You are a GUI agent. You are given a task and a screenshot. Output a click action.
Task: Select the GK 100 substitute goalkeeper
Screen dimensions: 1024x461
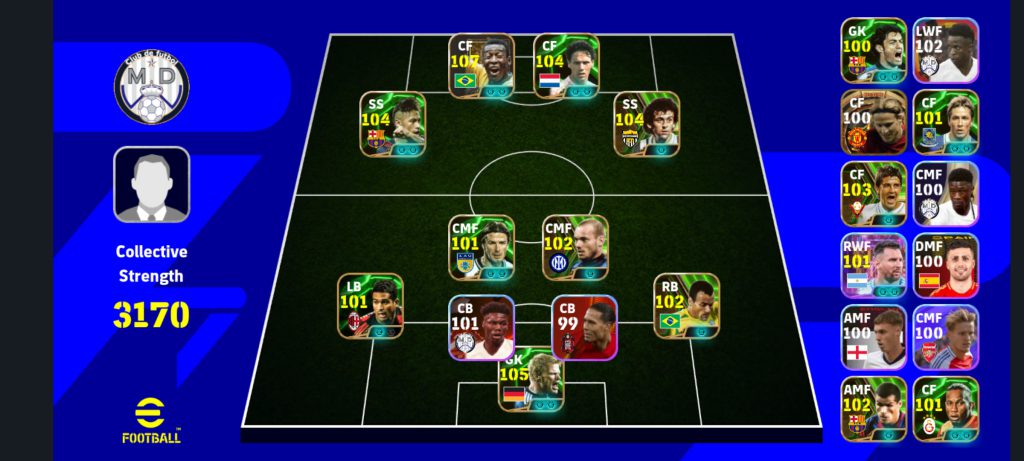(873, 49)
